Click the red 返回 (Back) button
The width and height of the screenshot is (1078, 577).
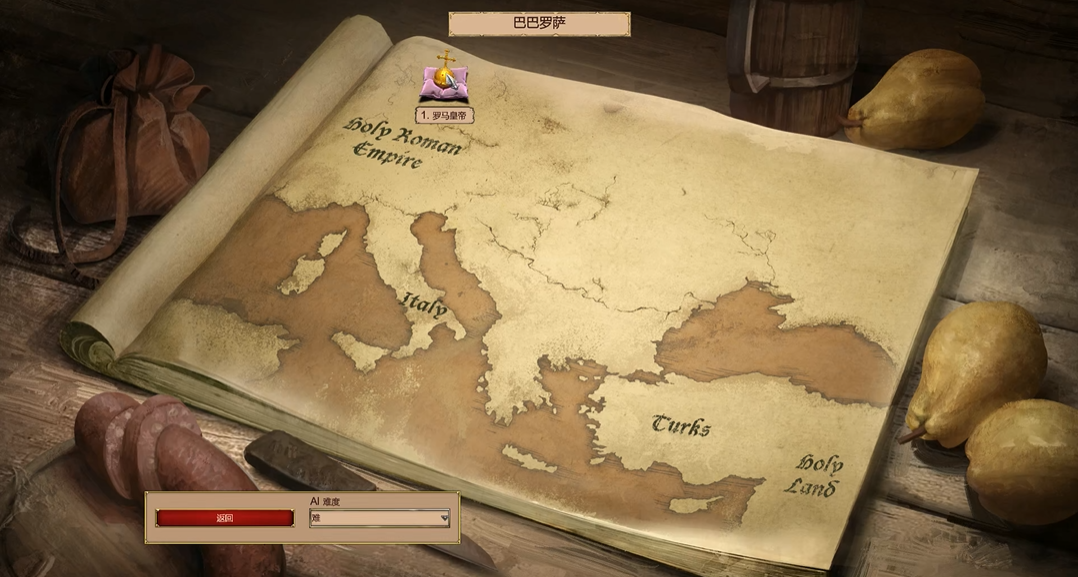tap(225, 518)
